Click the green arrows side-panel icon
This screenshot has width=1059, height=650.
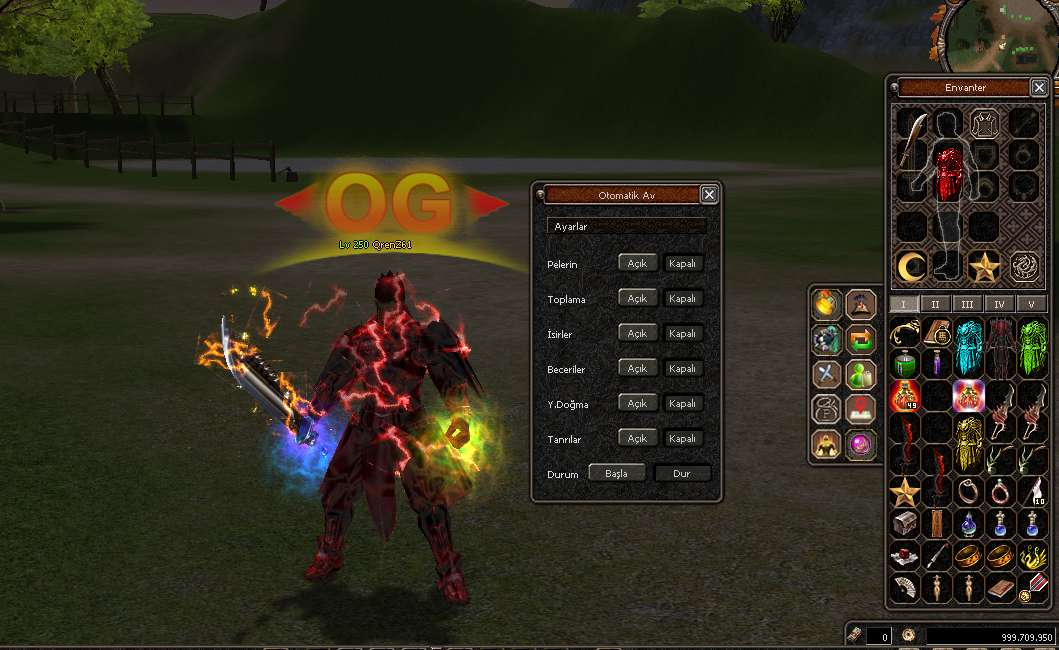coord(861,339)
